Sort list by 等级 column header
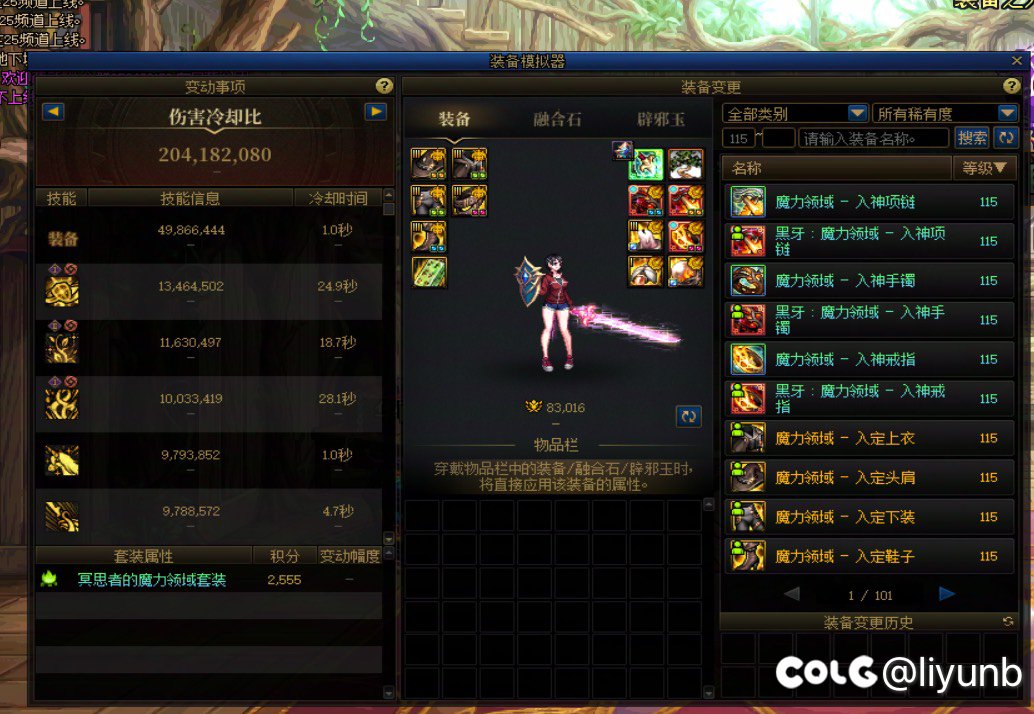The image size is (1034, 714). [x=983, y=168]
